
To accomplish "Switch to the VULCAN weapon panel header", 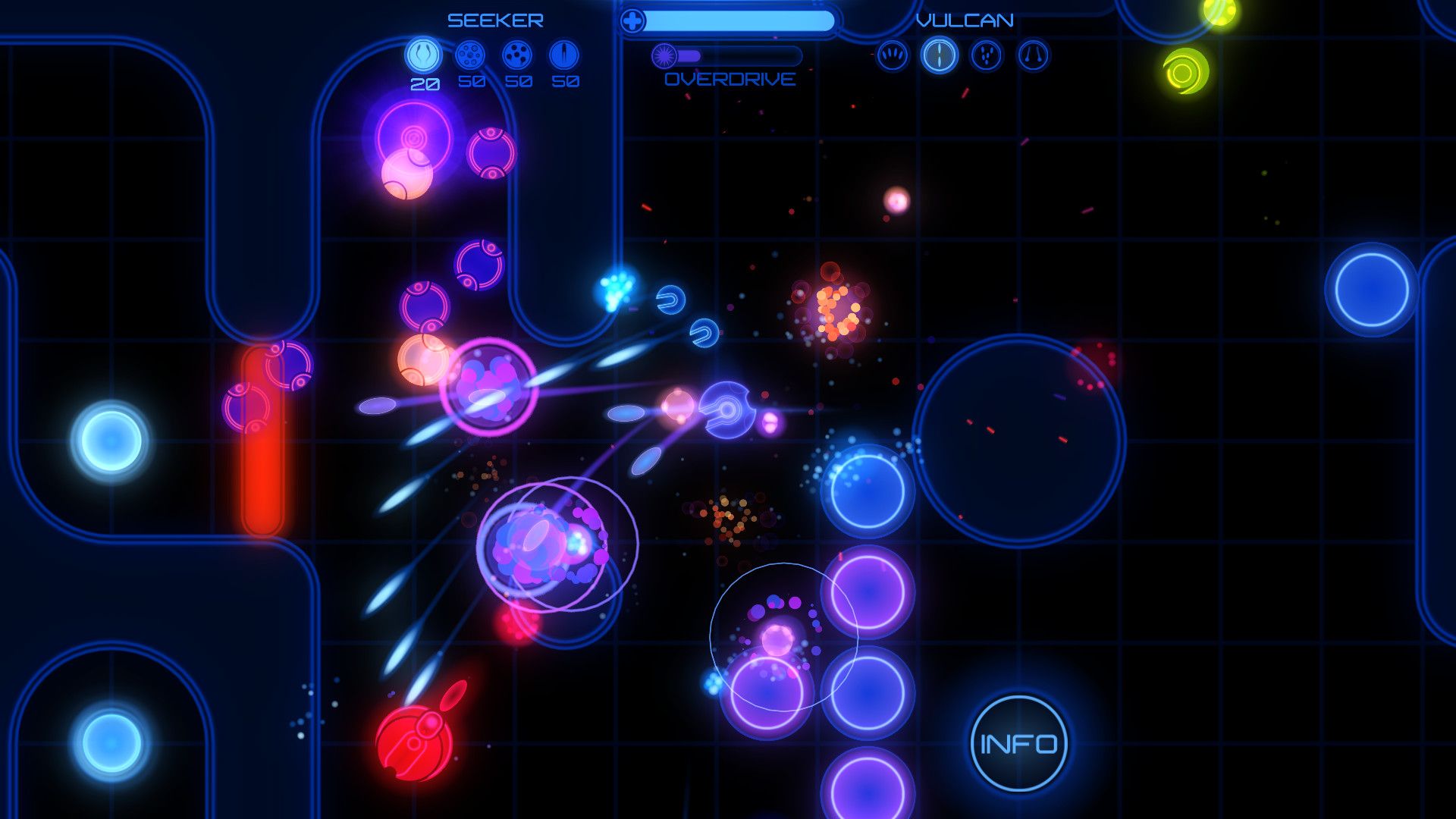I will [x=965, y=20].
